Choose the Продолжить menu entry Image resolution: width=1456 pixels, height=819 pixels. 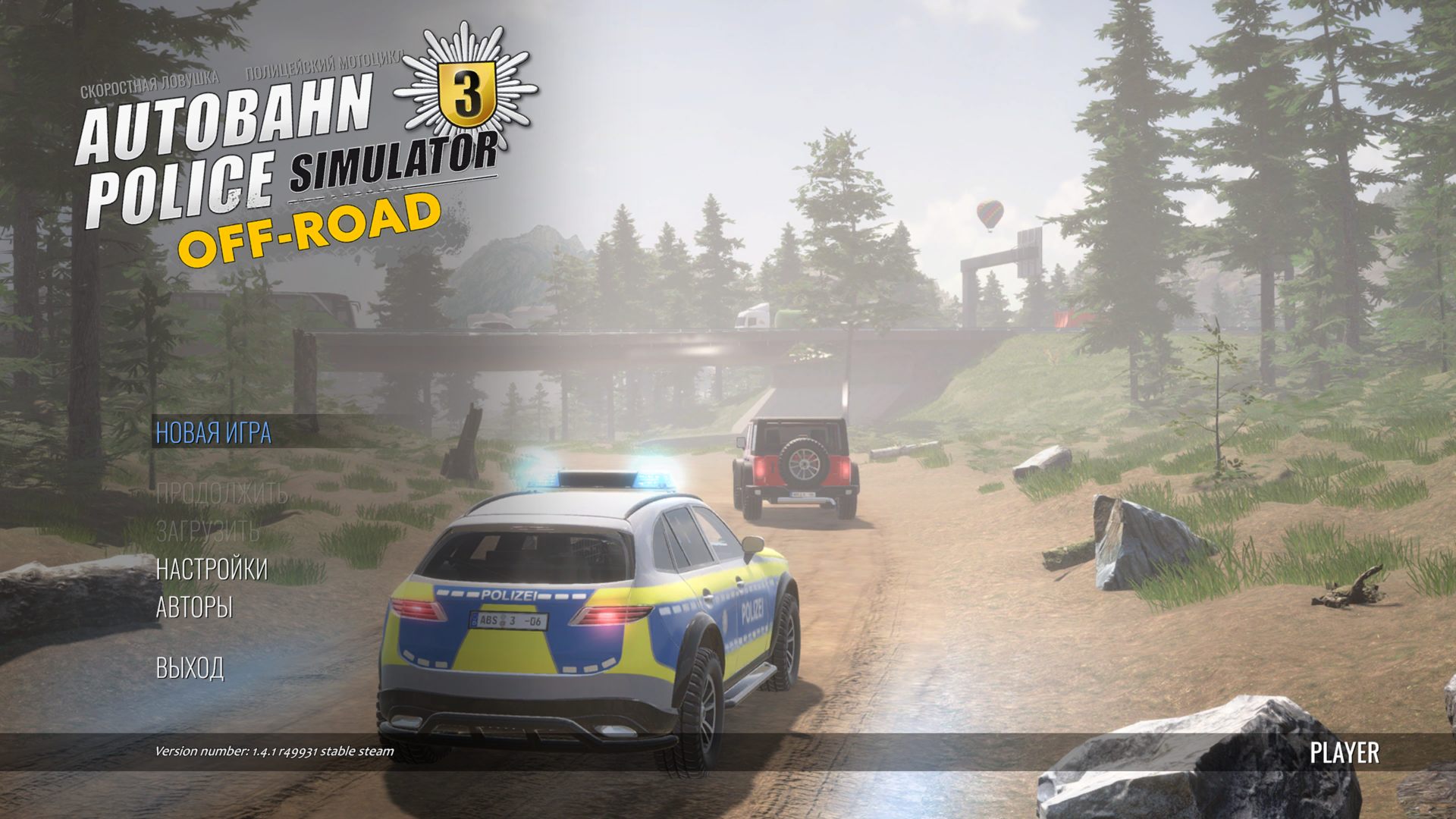[221, 494]
